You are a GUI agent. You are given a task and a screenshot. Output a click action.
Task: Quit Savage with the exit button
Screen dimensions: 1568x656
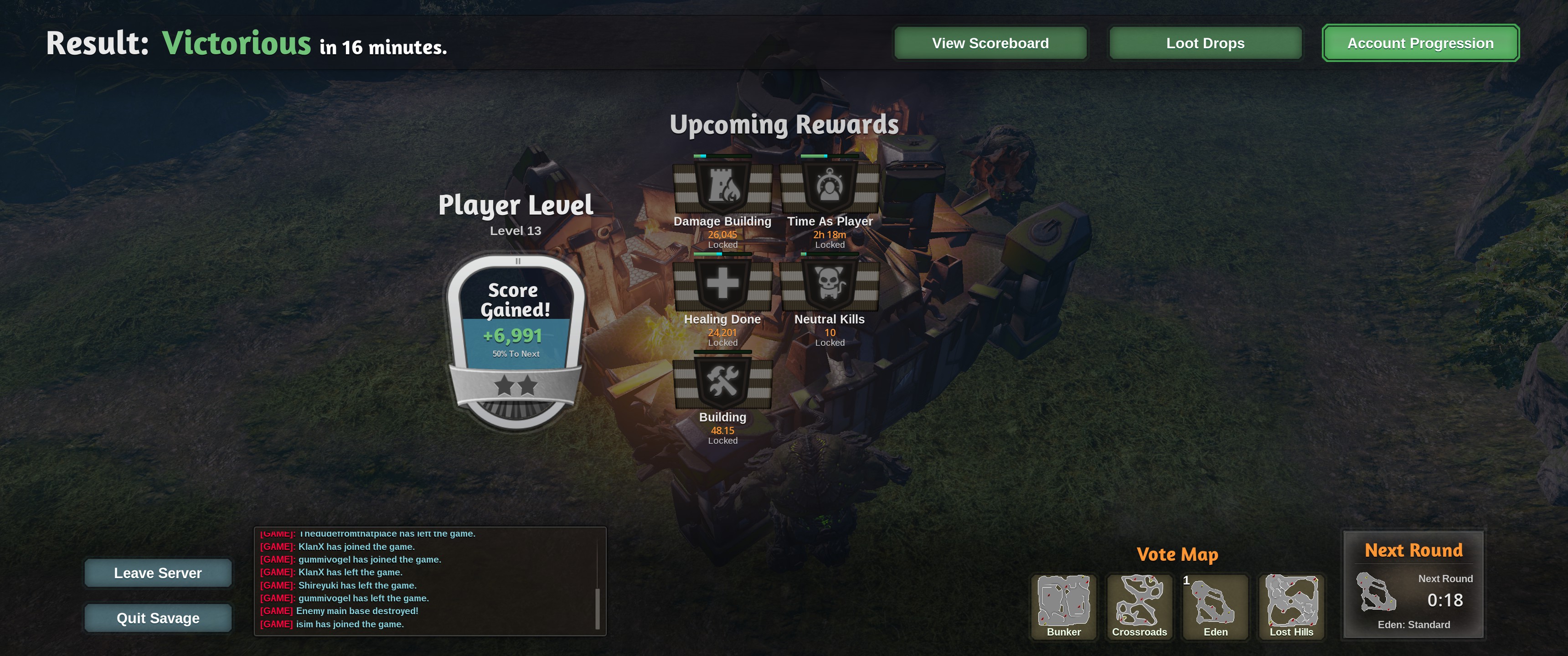(x=158, y=618)
